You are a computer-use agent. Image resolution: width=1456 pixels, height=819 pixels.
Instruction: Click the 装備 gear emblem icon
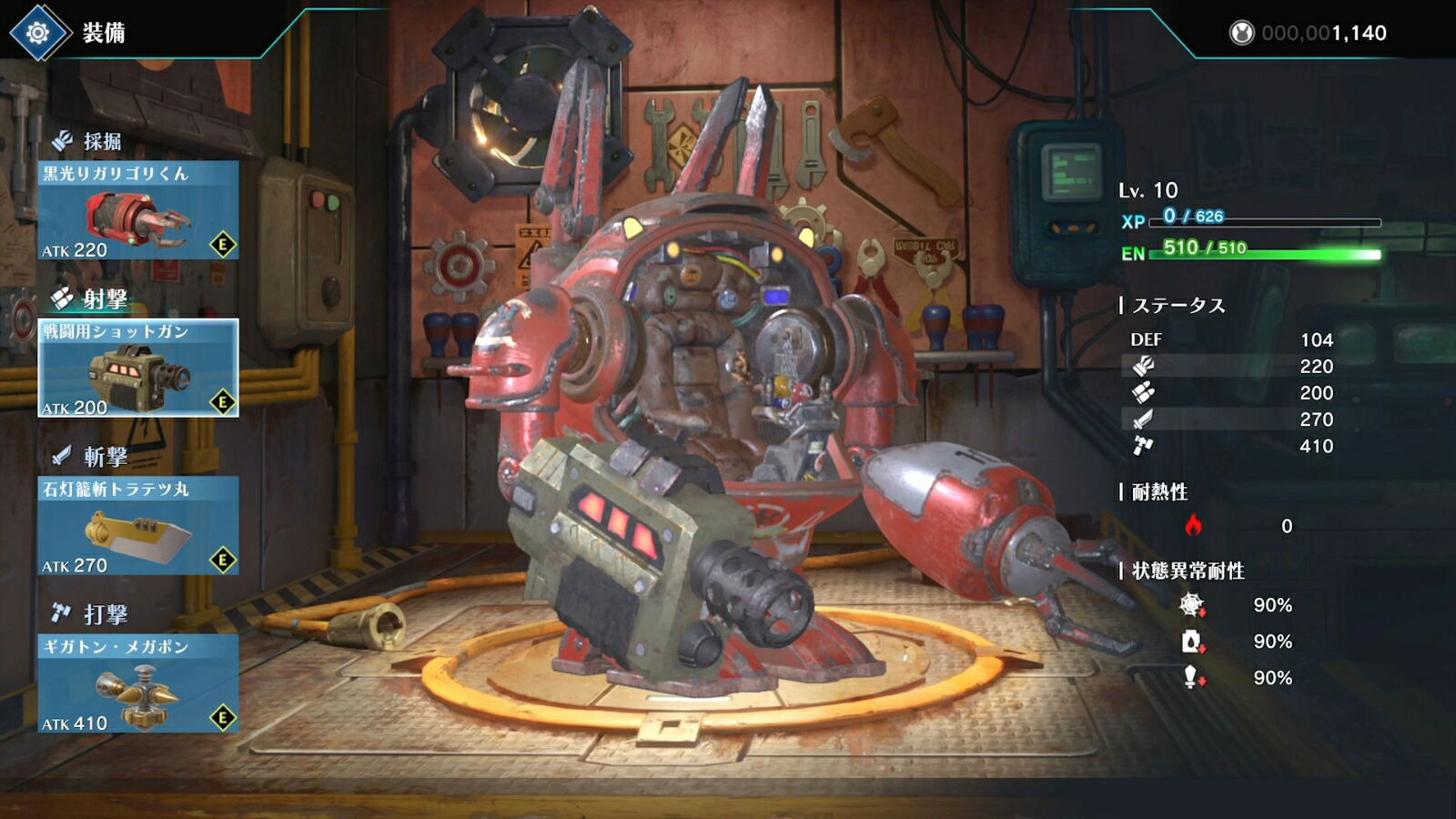click(38, 34)
